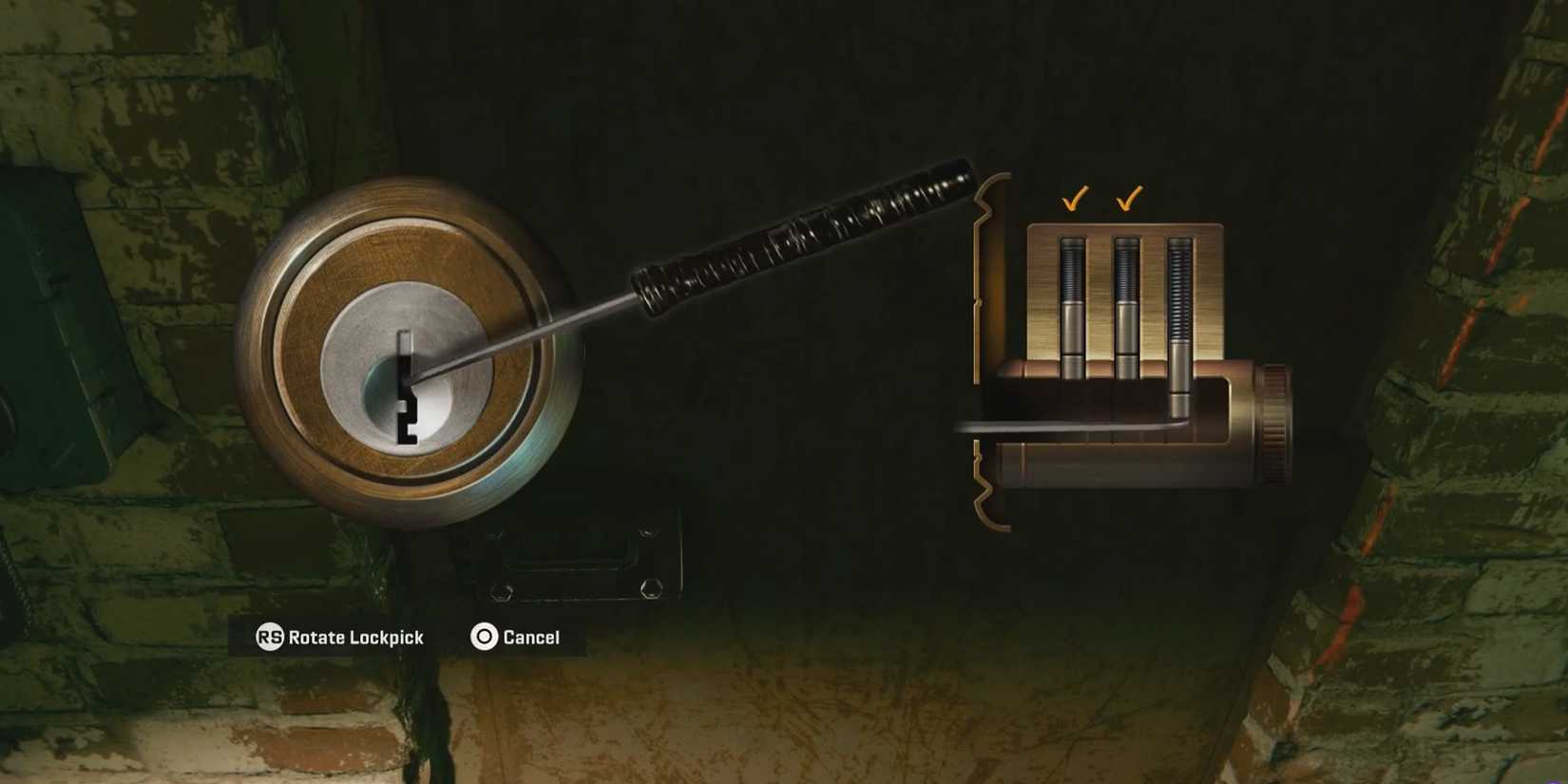Click the knurled plug knob on the cutaway diagram
1568x784 pixels.
1276,418
